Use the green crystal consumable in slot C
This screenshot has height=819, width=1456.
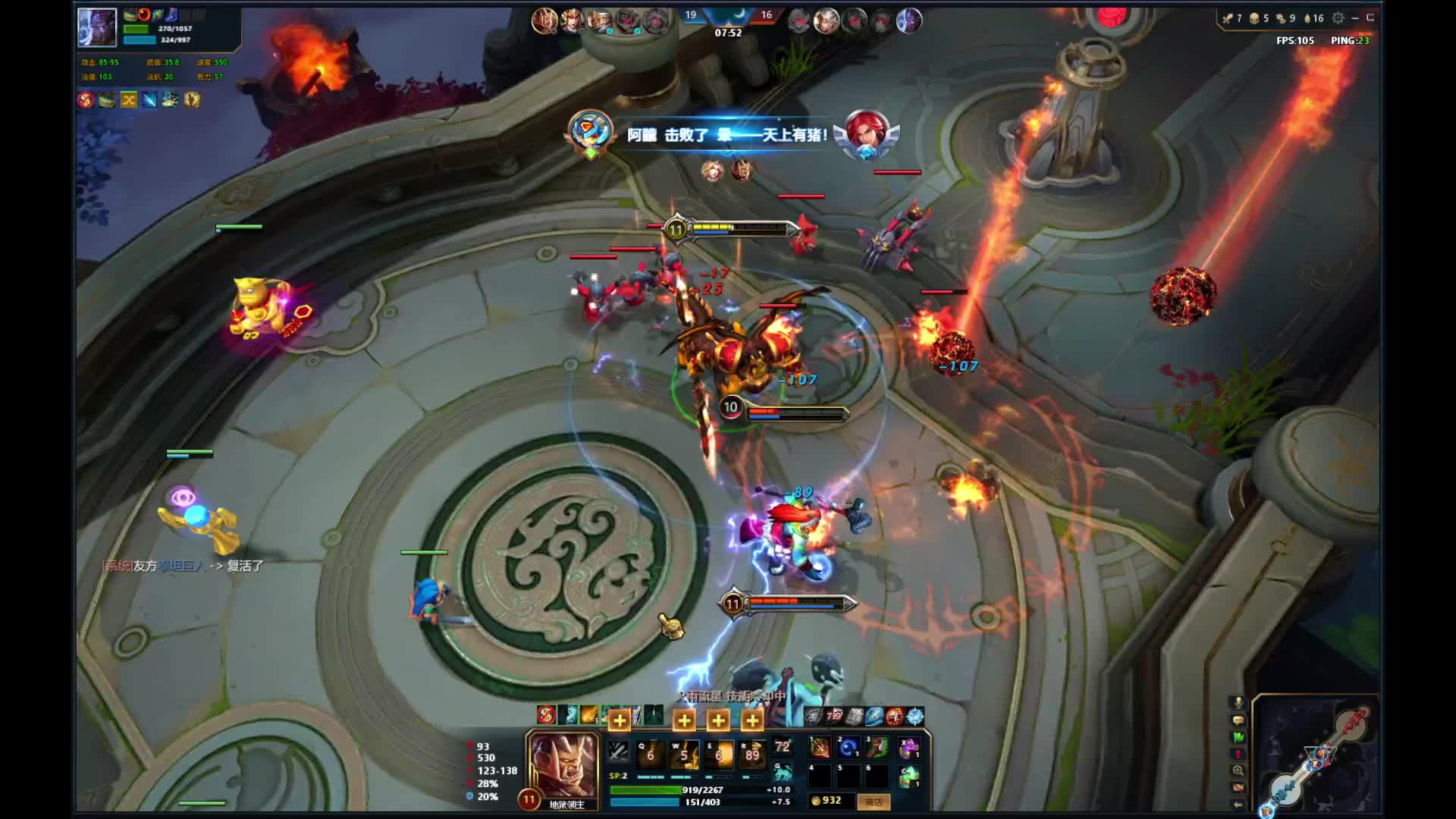(909, 776)
